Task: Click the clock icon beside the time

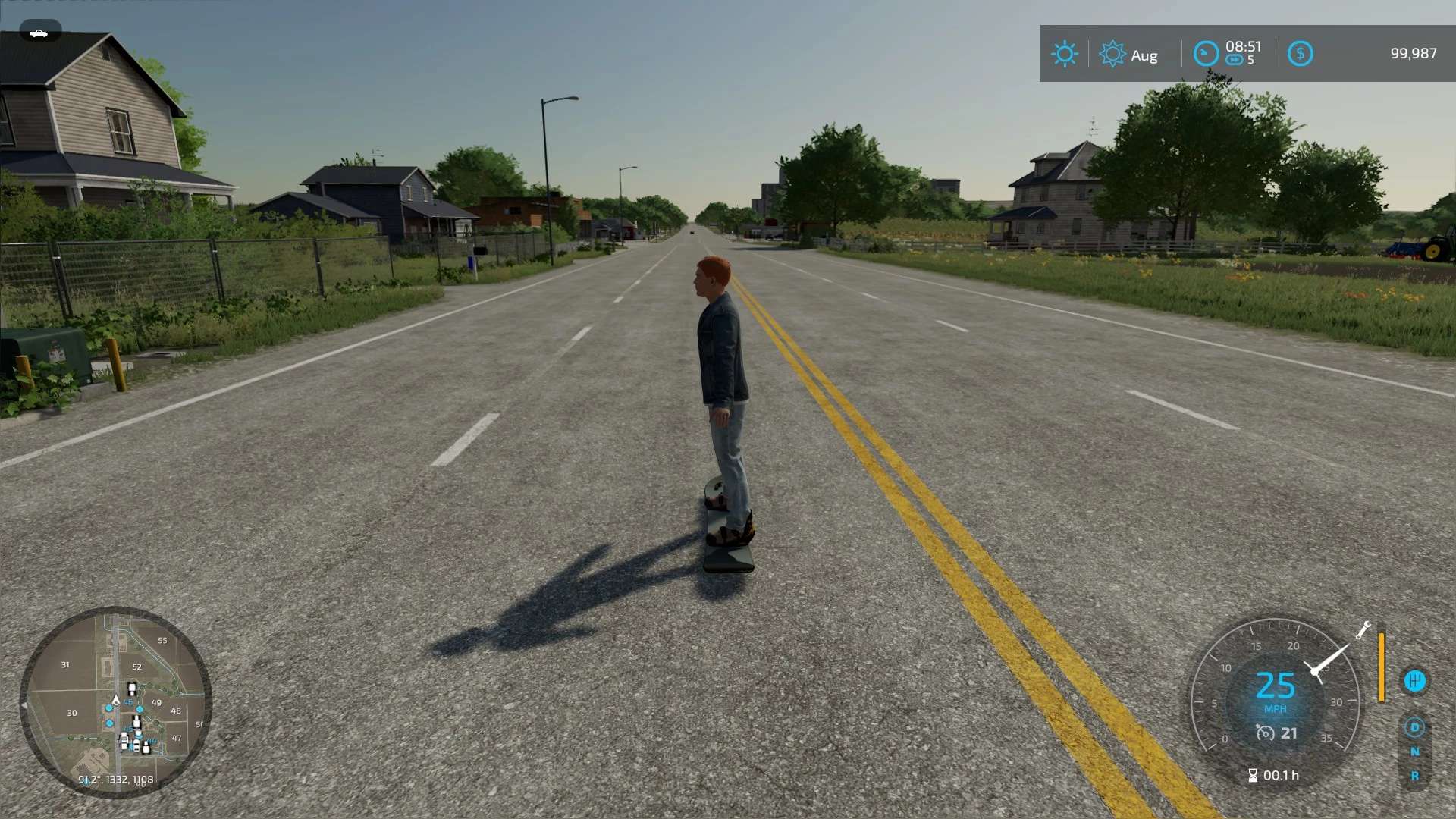Action: click(1206, 54)
